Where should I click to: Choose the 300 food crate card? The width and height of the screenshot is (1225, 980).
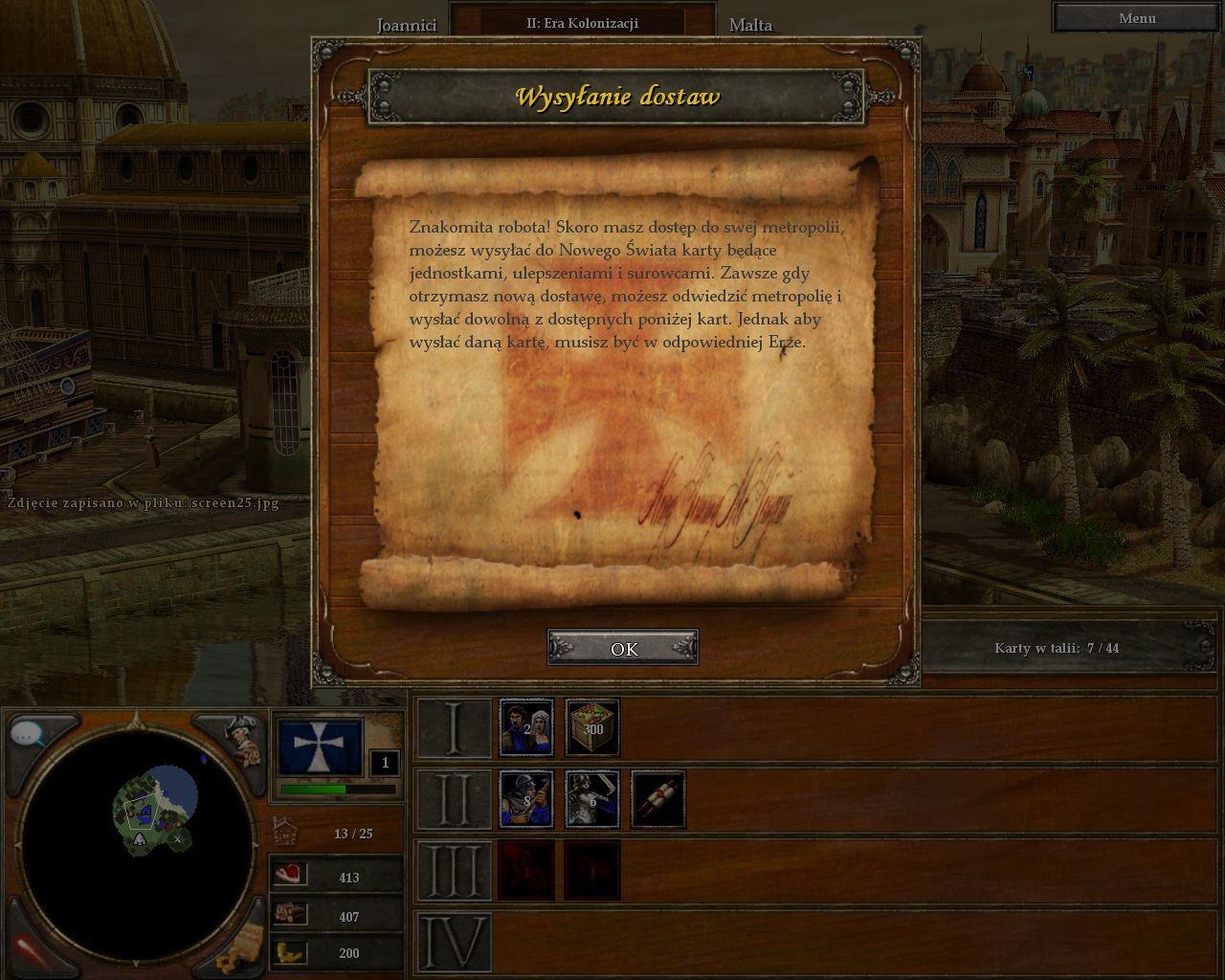click(592, 726)
